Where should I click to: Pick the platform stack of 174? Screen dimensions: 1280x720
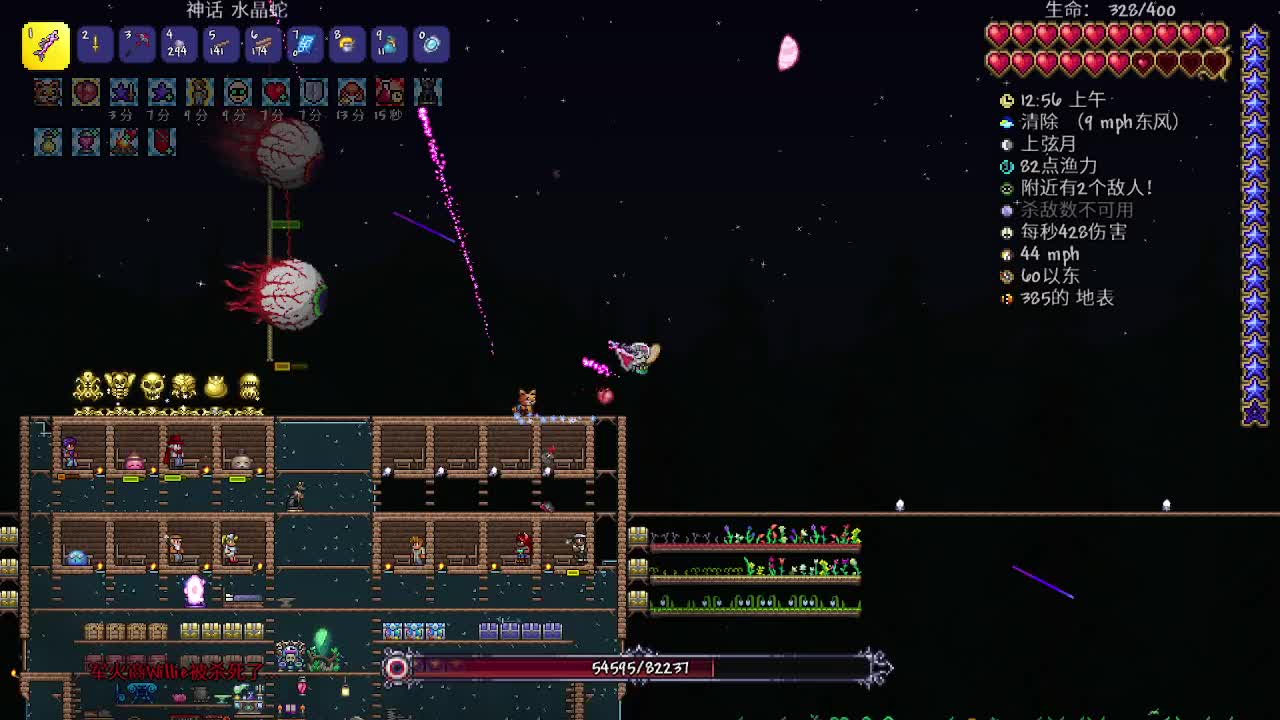pyautogui.click(x=263, y=45)
